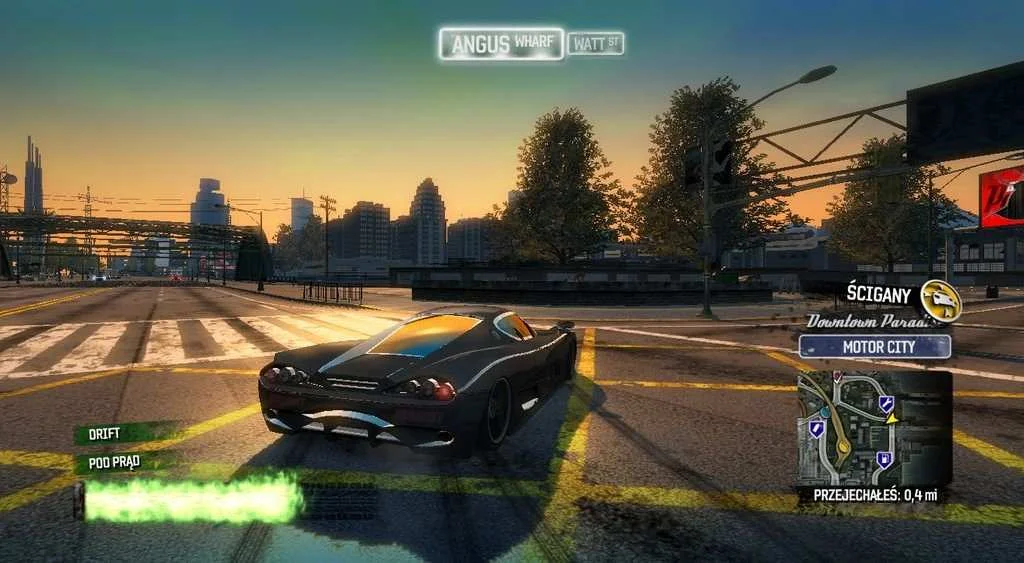Click the yellow player arrow on minimap
The width and height of the screenshot is (1024, 563).
click(x=891, y=417)
